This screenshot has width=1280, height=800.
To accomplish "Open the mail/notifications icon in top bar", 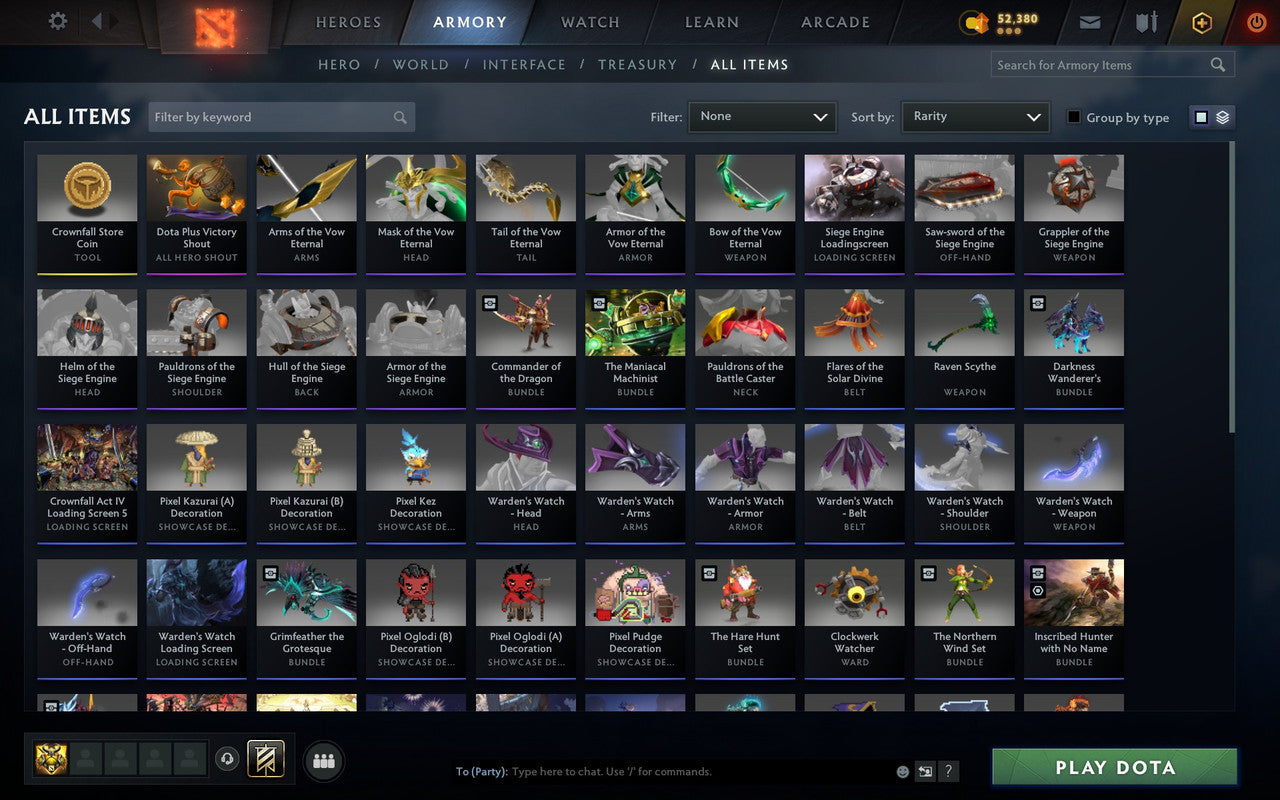I will coord(1089,21).
